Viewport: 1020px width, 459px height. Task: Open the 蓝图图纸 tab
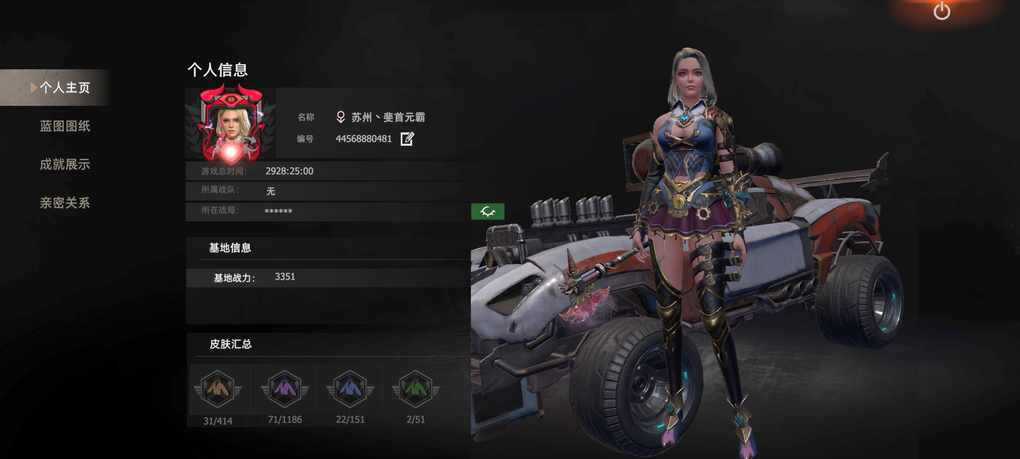point(64,126)
